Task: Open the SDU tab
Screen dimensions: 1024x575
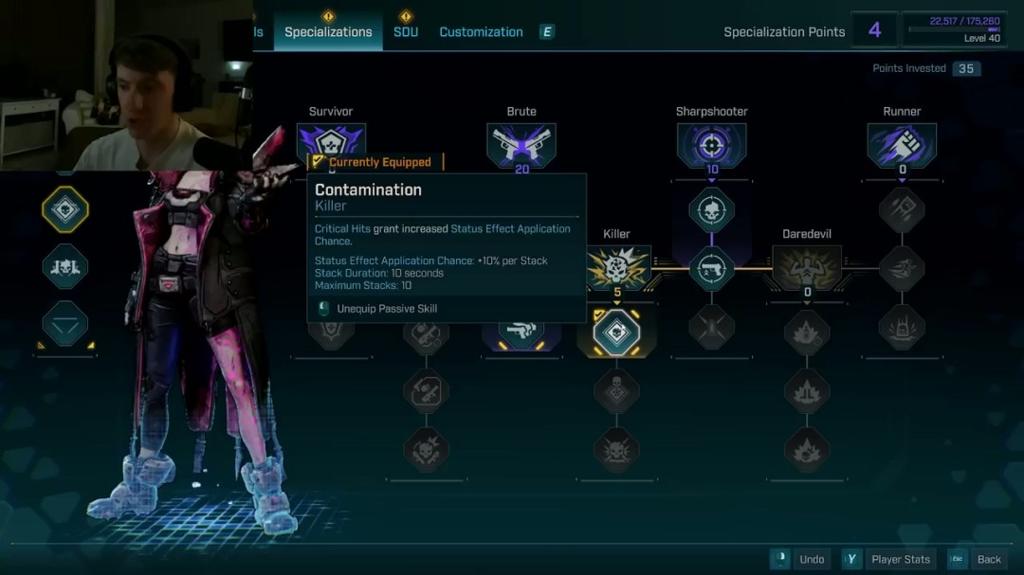Action: (x=405, y=32)
